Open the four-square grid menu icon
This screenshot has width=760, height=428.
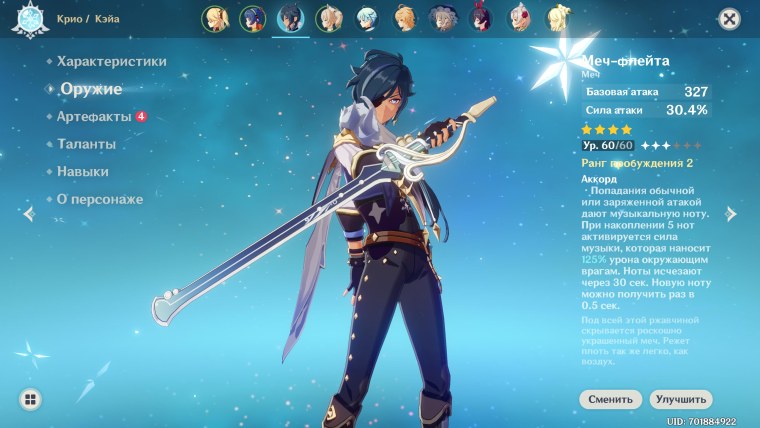pyautogui.click(x=31, y=400)
